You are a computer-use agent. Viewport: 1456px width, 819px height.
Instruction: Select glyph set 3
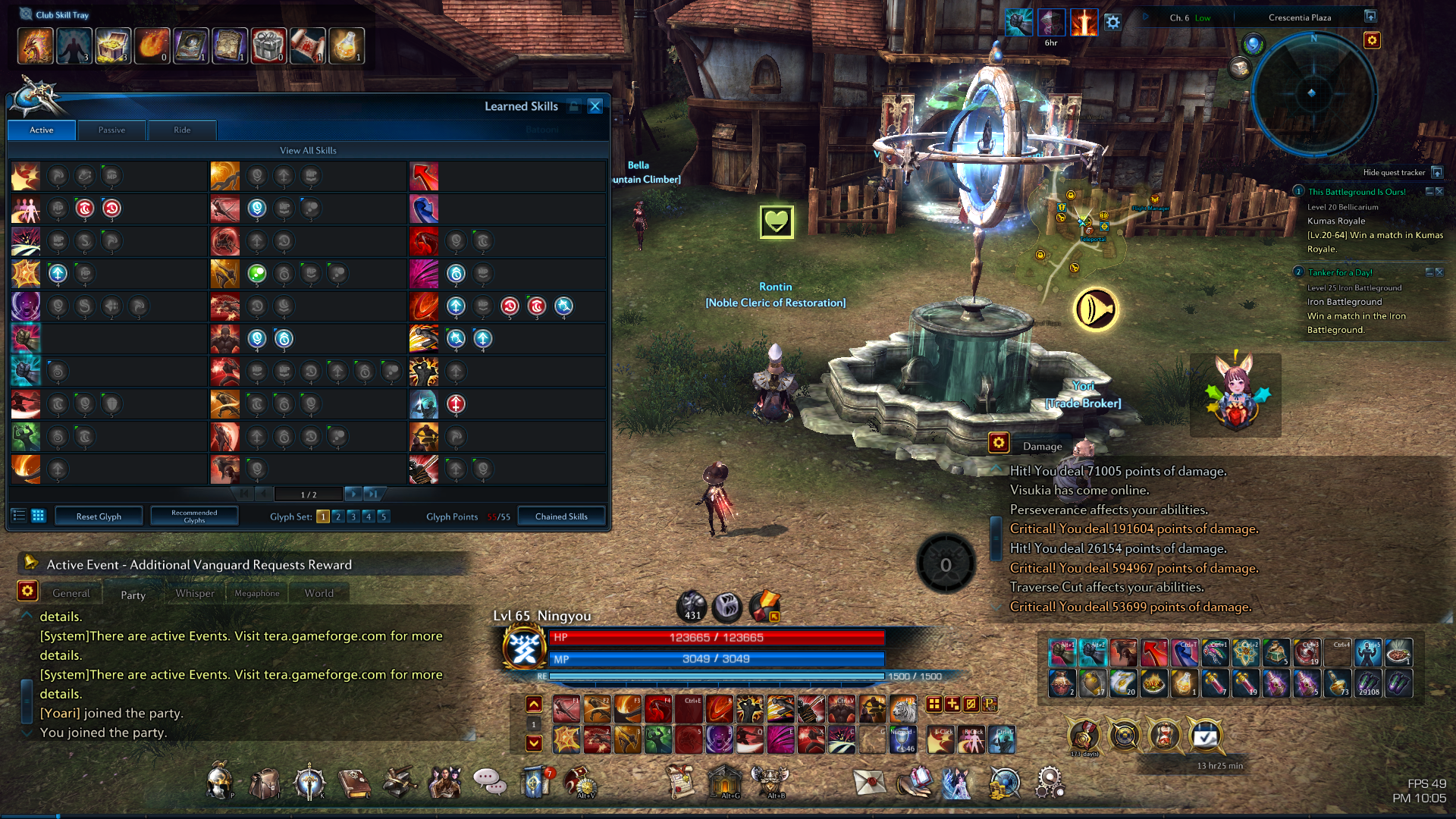point(353,516)
